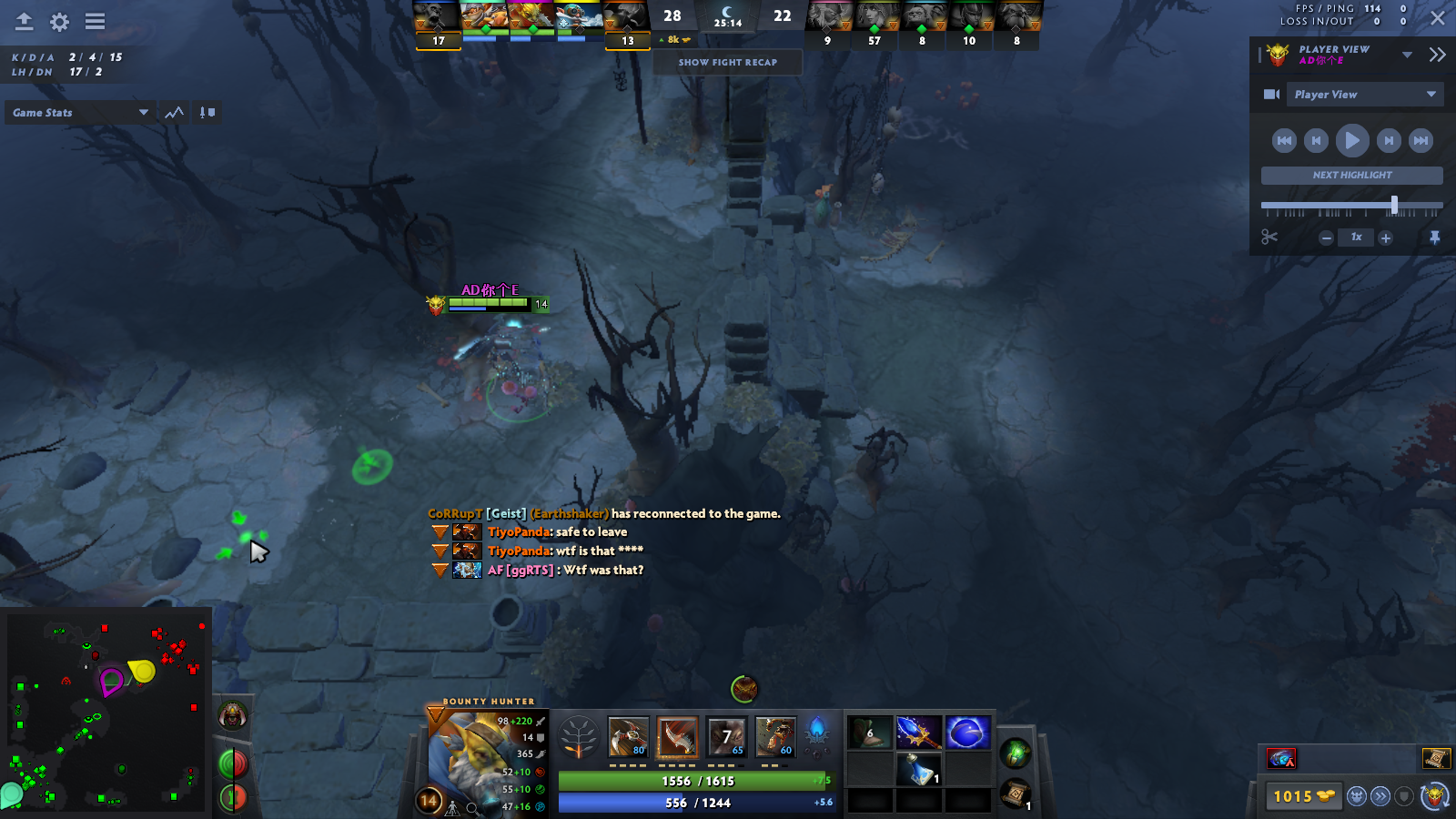
Task: Select the Shuriken Toss ability
Action: [628, 737]
